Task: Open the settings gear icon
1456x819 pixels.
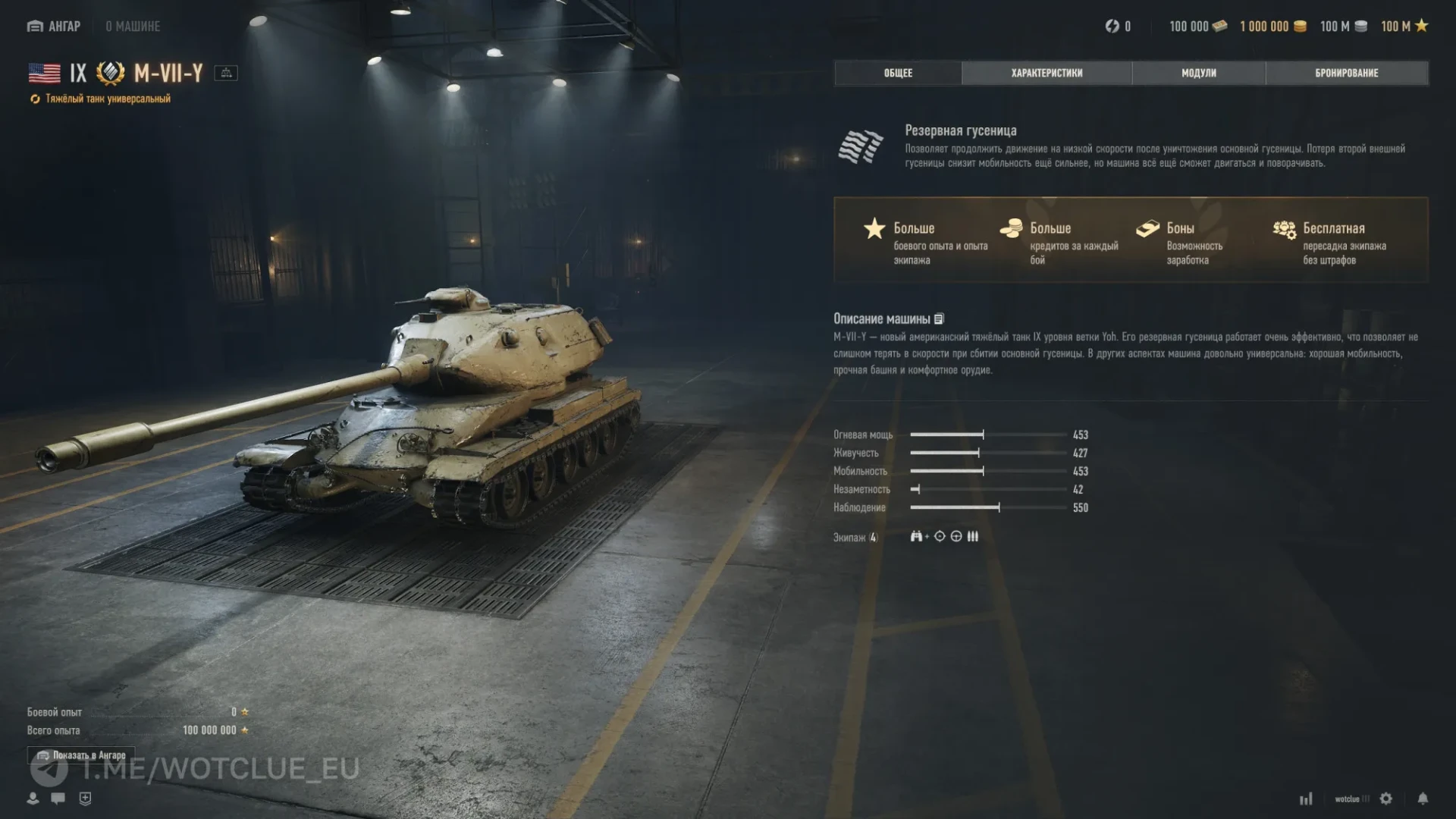Action: click(x=1386, y=799)
